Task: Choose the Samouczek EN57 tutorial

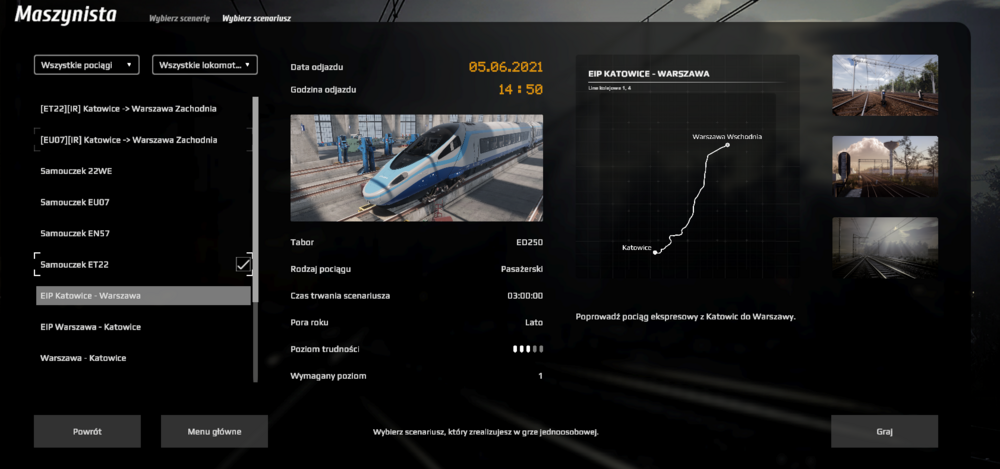Action: pyautogui.click(x=74, y=233)
